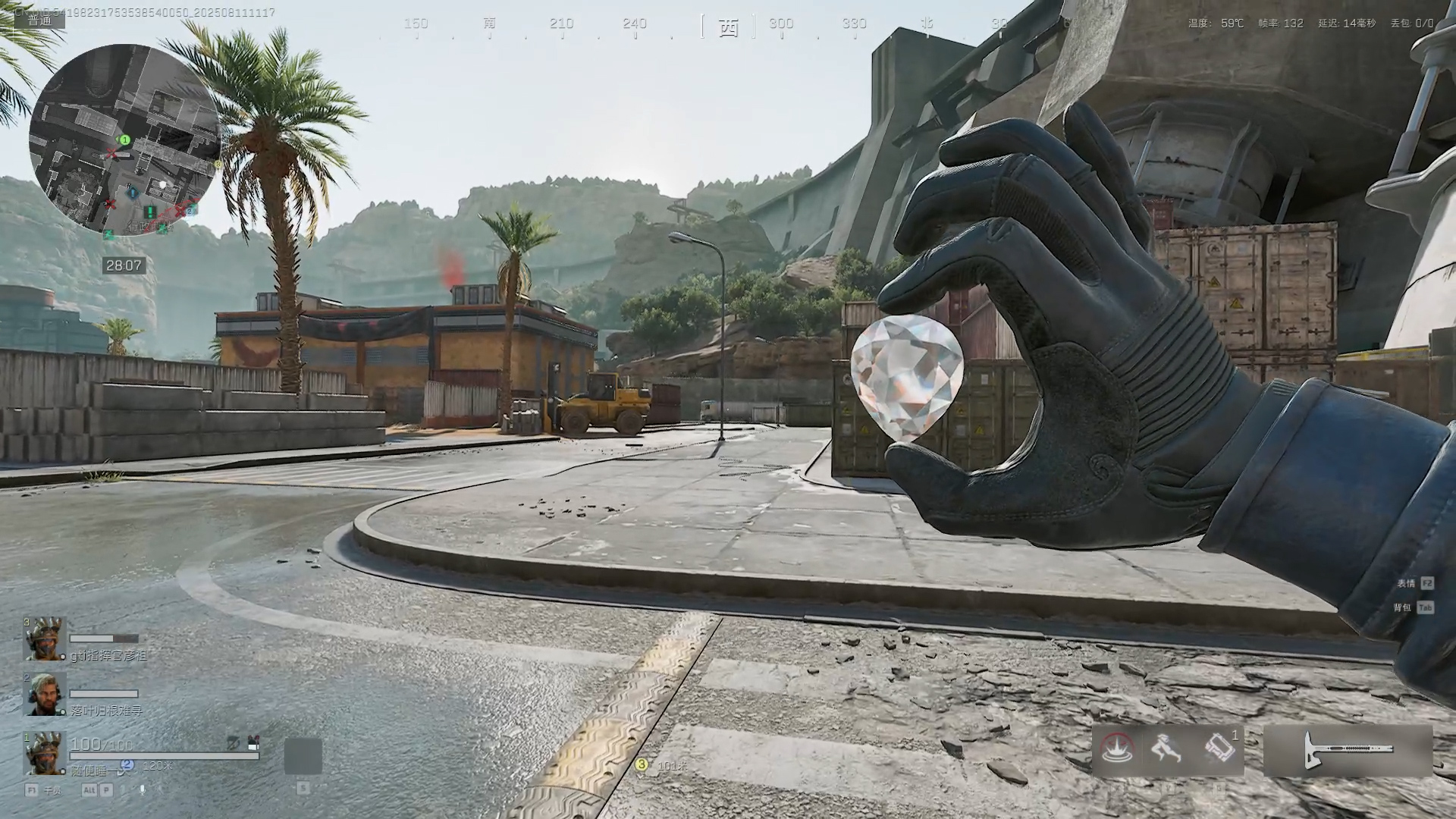
Task: Select the grey empty item slot beside the health bar
Action: coord(303,756)
